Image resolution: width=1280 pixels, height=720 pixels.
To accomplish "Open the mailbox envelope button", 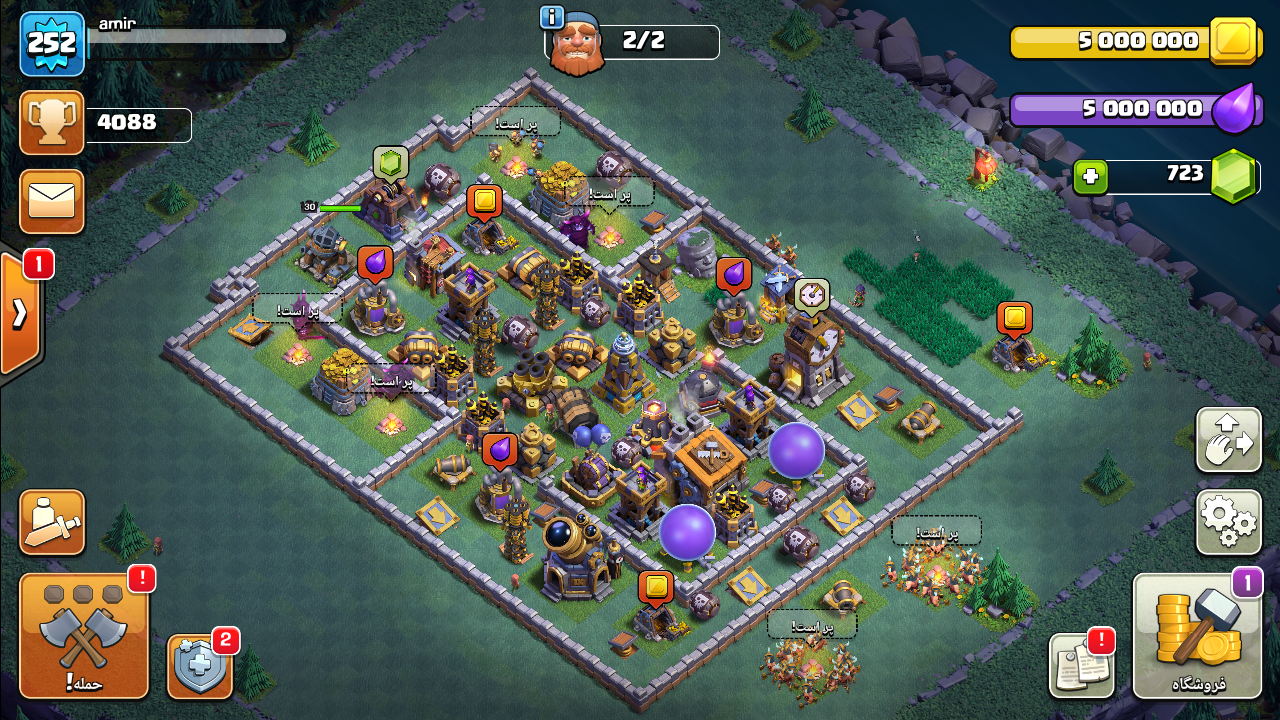I will pyautogui.click(x=52, y=201).
